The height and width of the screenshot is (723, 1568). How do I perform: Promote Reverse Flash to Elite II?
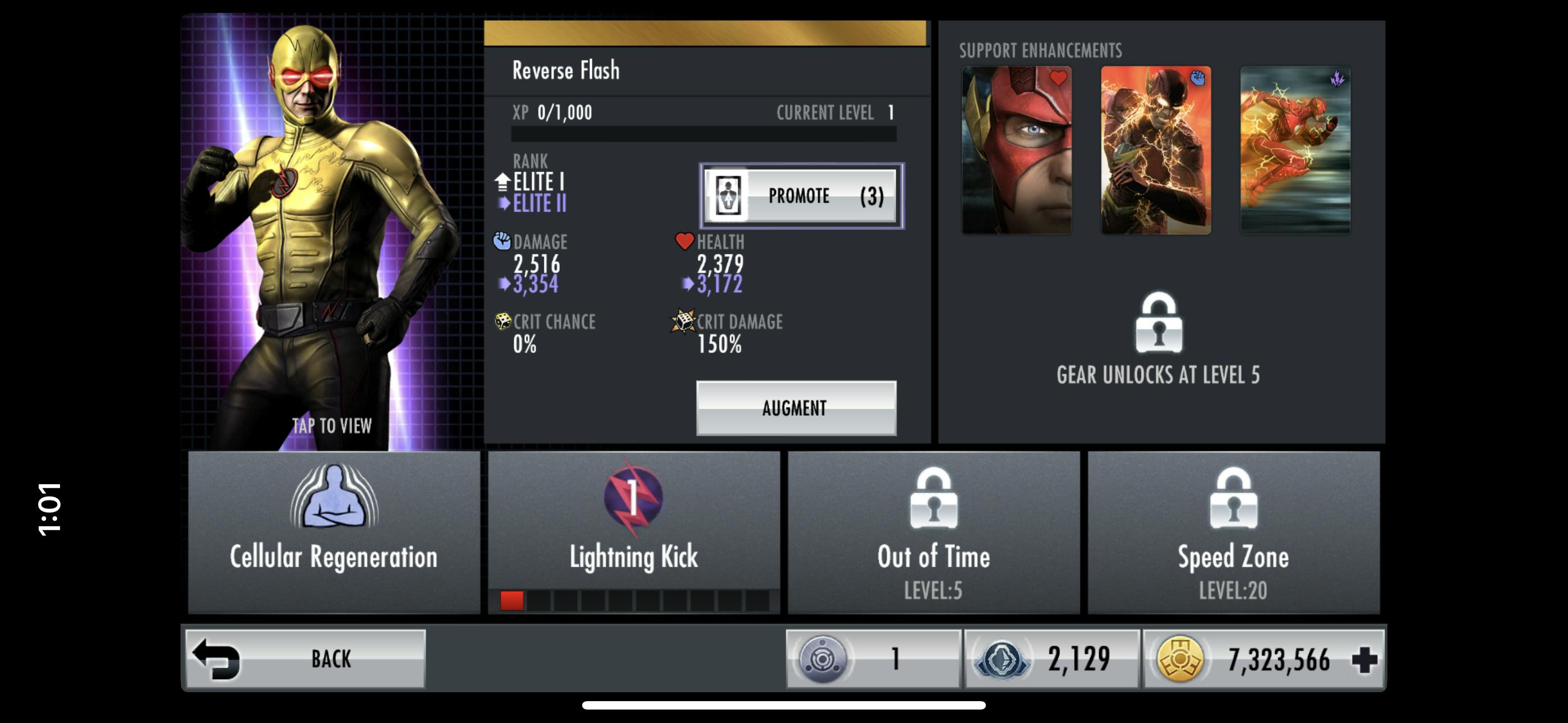(x=800, y=196)
